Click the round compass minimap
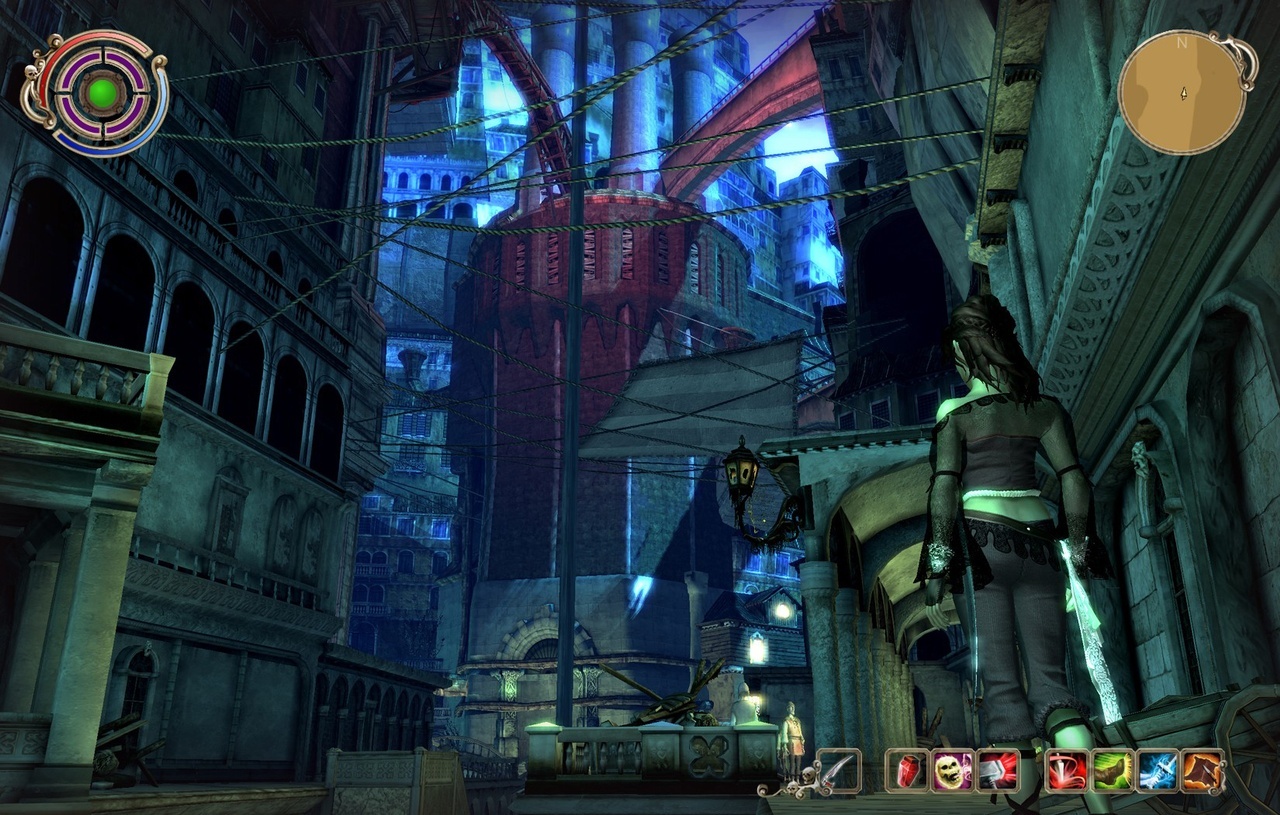1280x815 pixels. (1182, 92)
